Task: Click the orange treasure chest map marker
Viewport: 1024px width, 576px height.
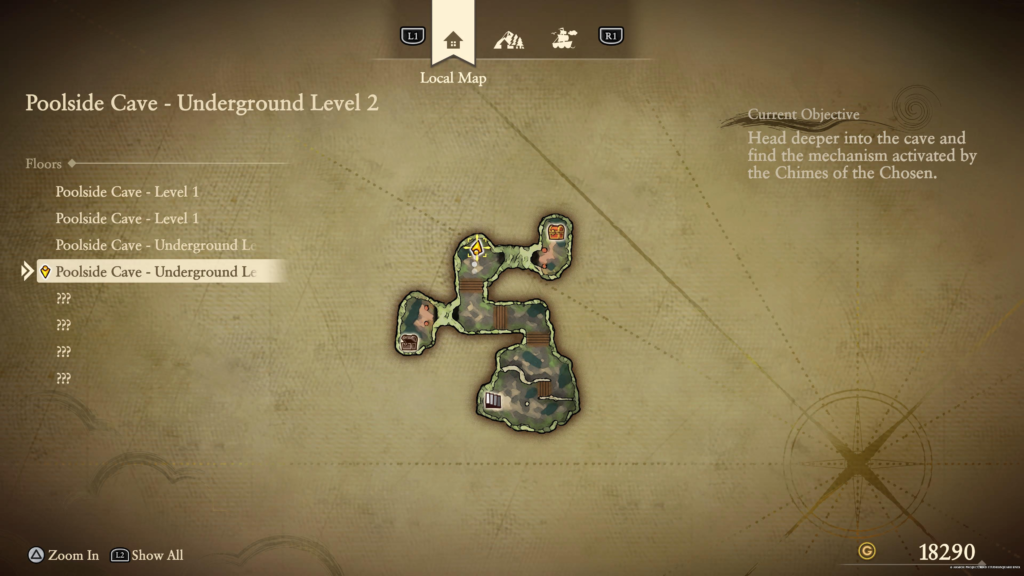Action: click(x=558, y=233)
